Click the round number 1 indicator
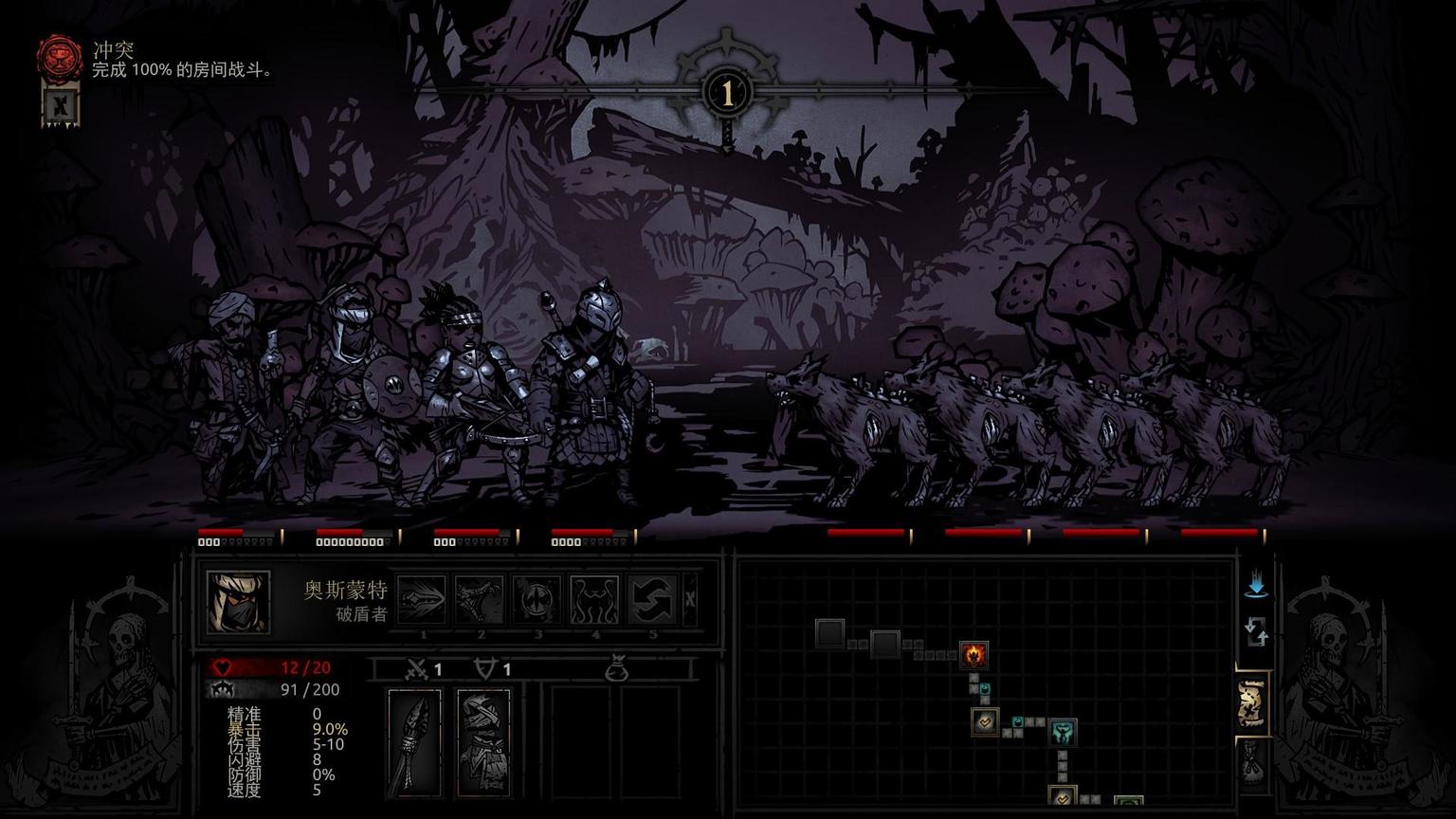 tap(727, 93)
